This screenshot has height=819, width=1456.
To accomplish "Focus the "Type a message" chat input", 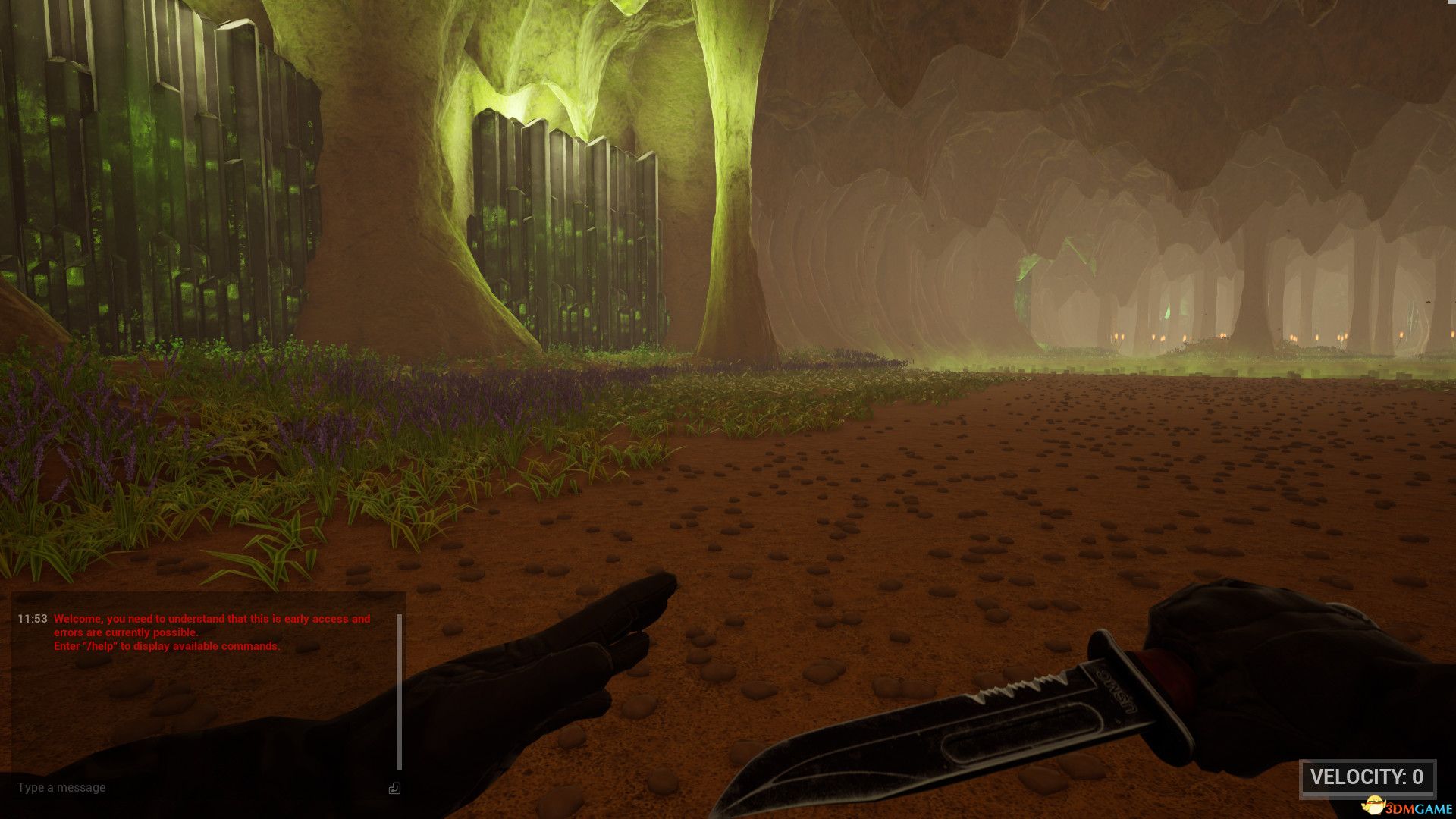I will (190, 788).
